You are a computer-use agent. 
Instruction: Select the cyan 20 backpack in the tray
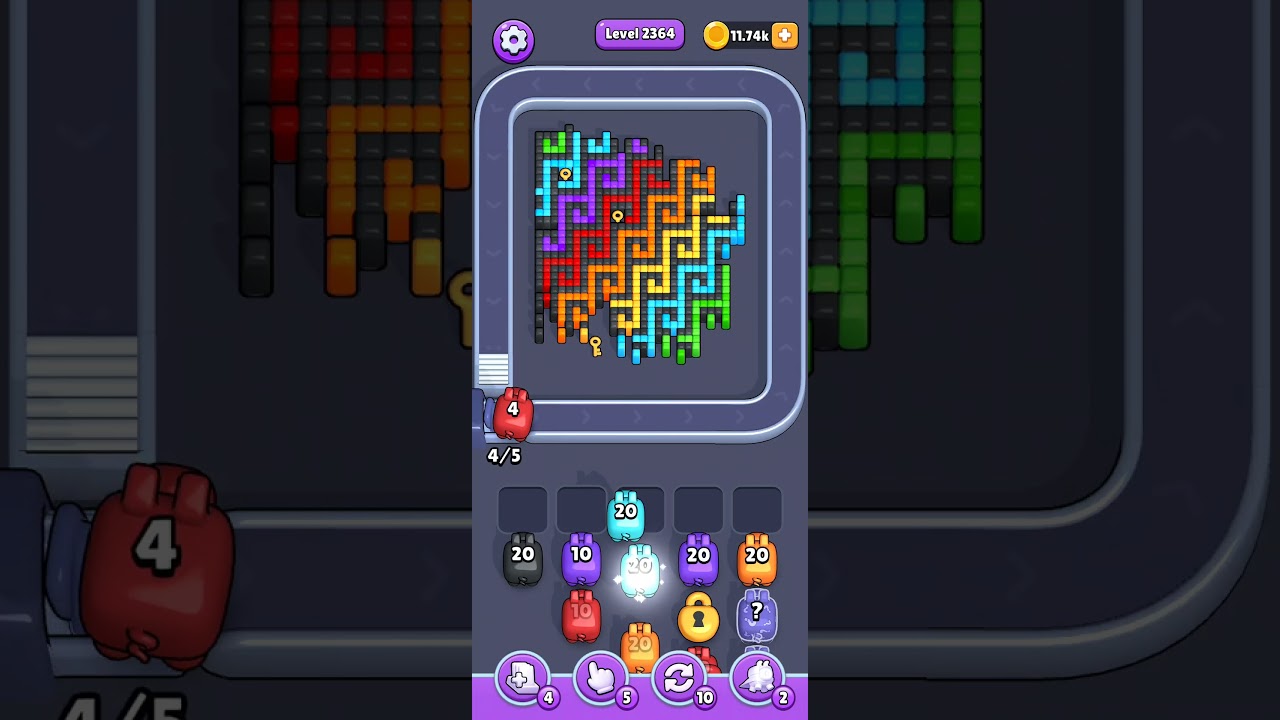point(624,513)
